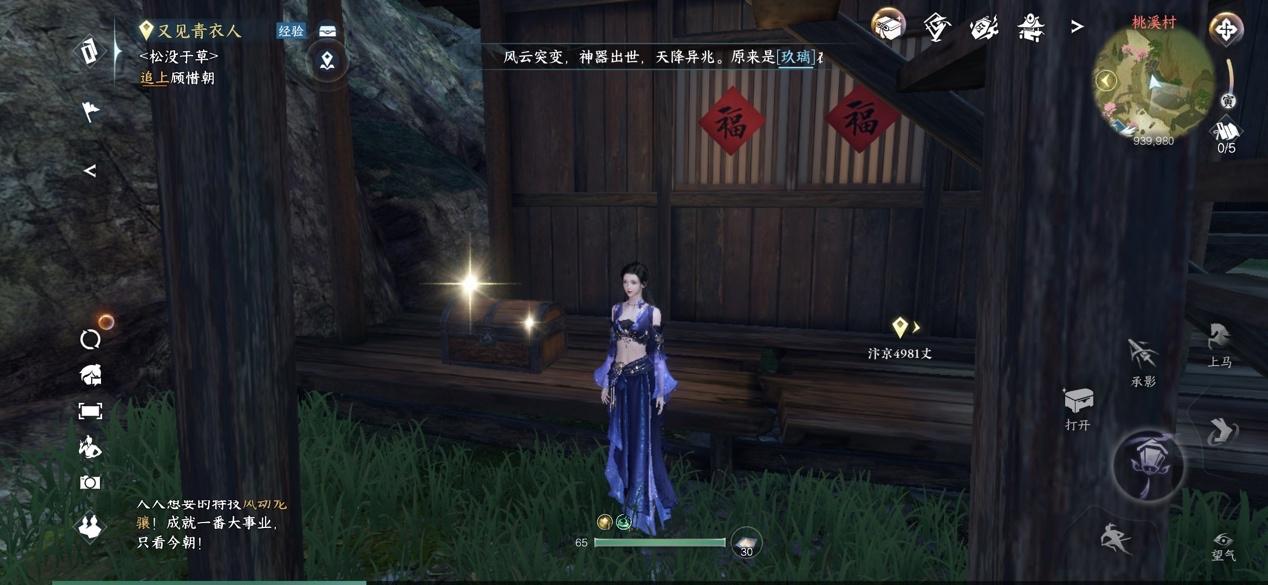Open the pagoda building icon menu

1031,27
